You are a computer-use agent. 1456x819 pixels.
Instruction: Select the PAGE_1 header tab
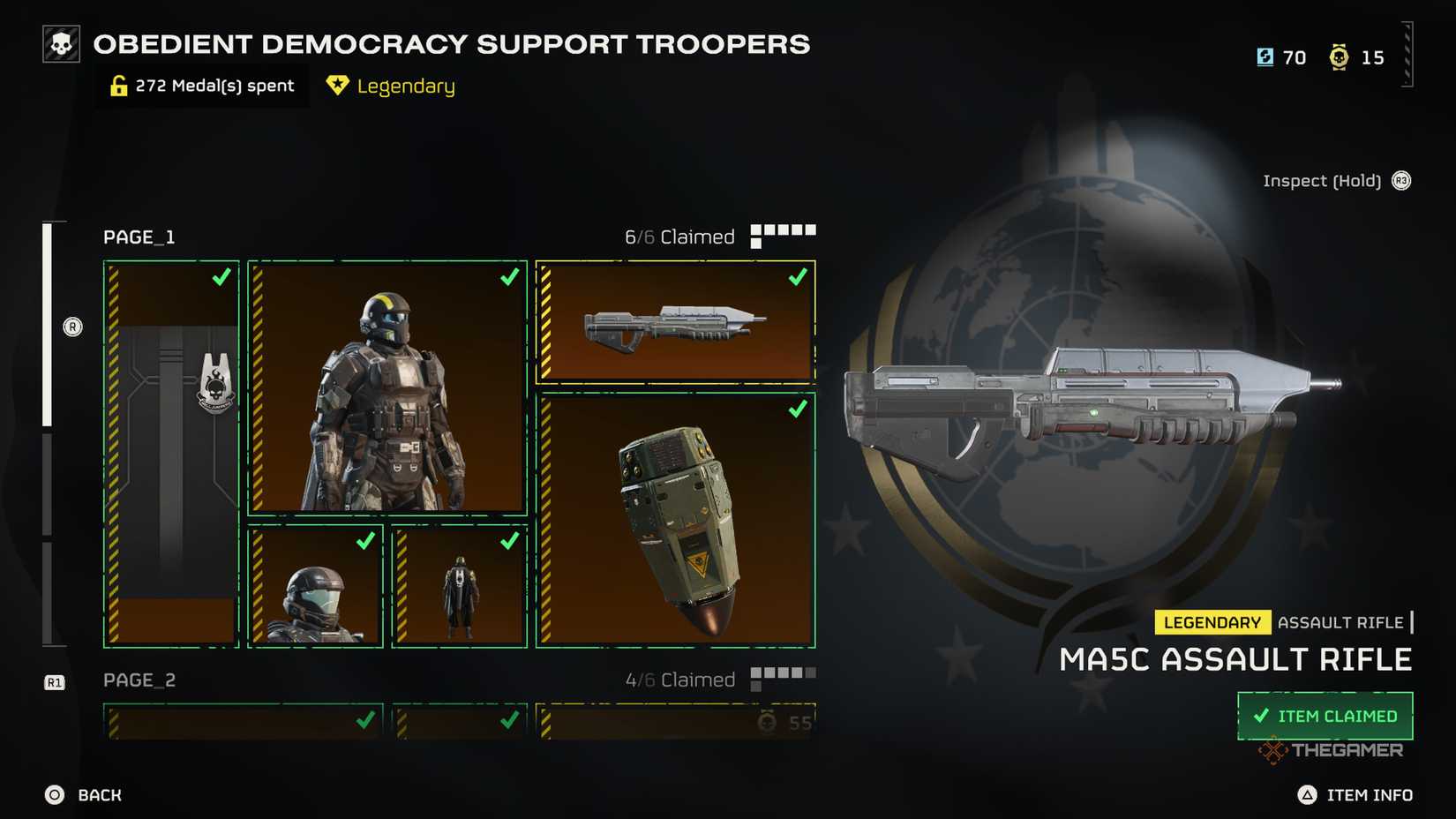pos(139,237)
